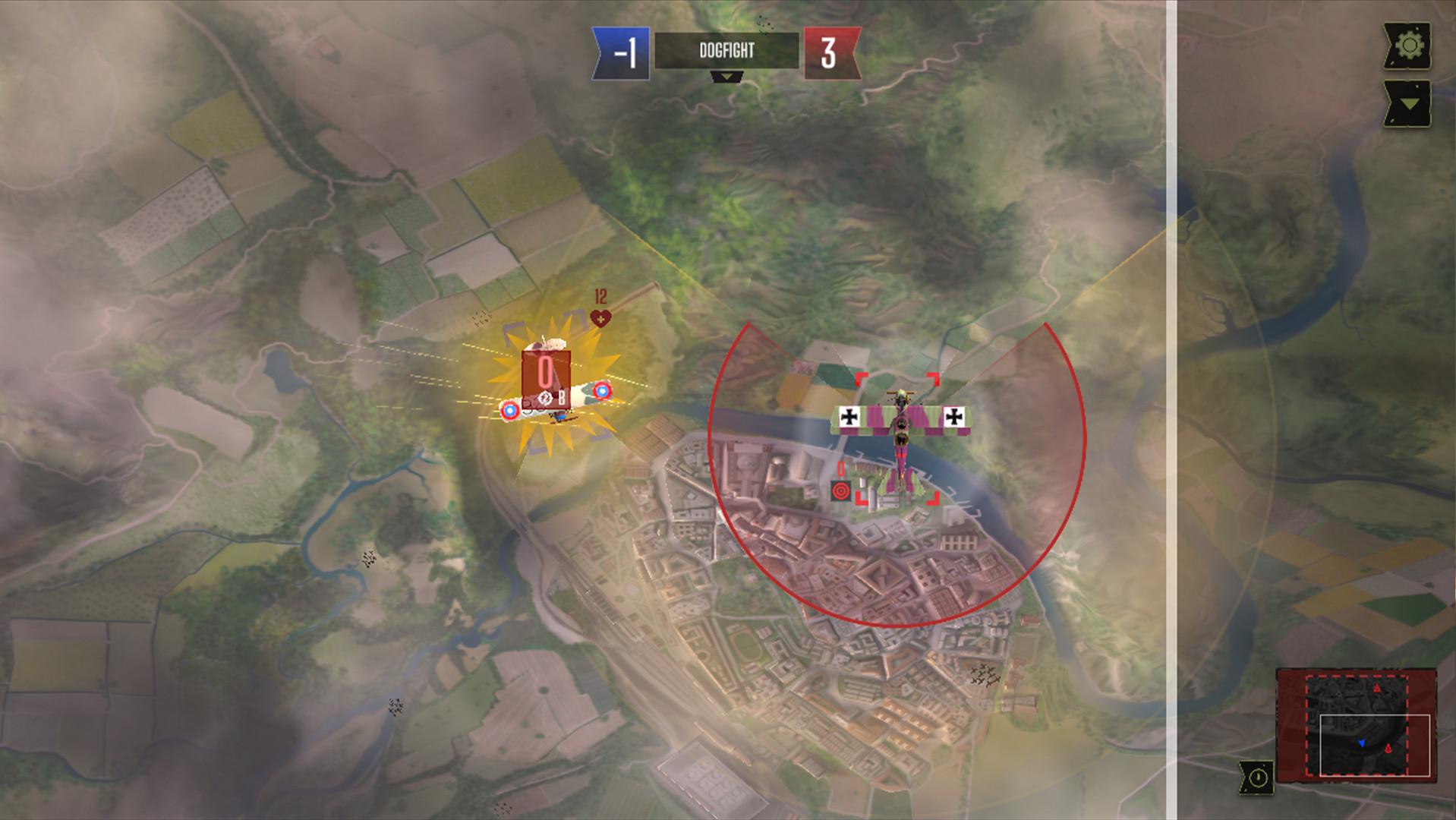
Task: Click the Allied roundel on the biplane wing
Action: click(602, 391)
